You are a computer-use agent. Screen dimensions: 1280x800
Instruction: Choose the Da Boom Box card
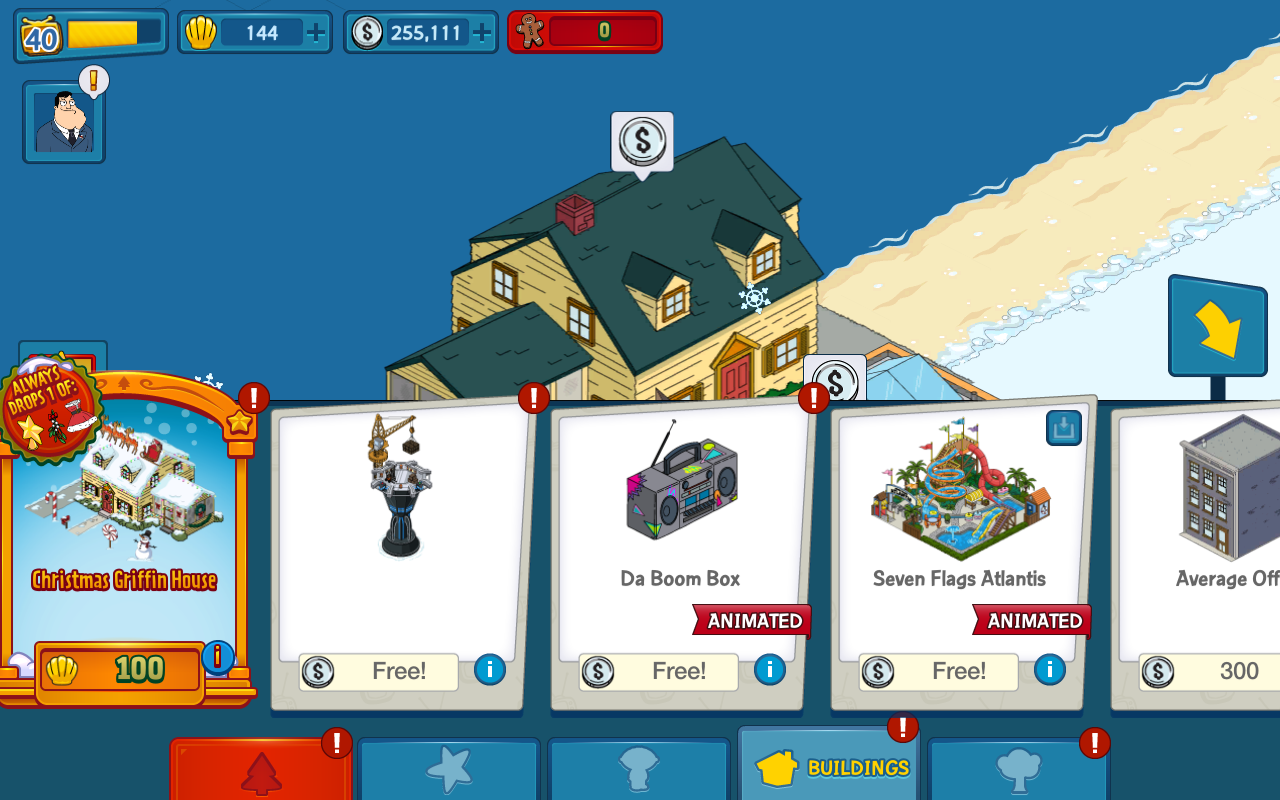(680, 520)
